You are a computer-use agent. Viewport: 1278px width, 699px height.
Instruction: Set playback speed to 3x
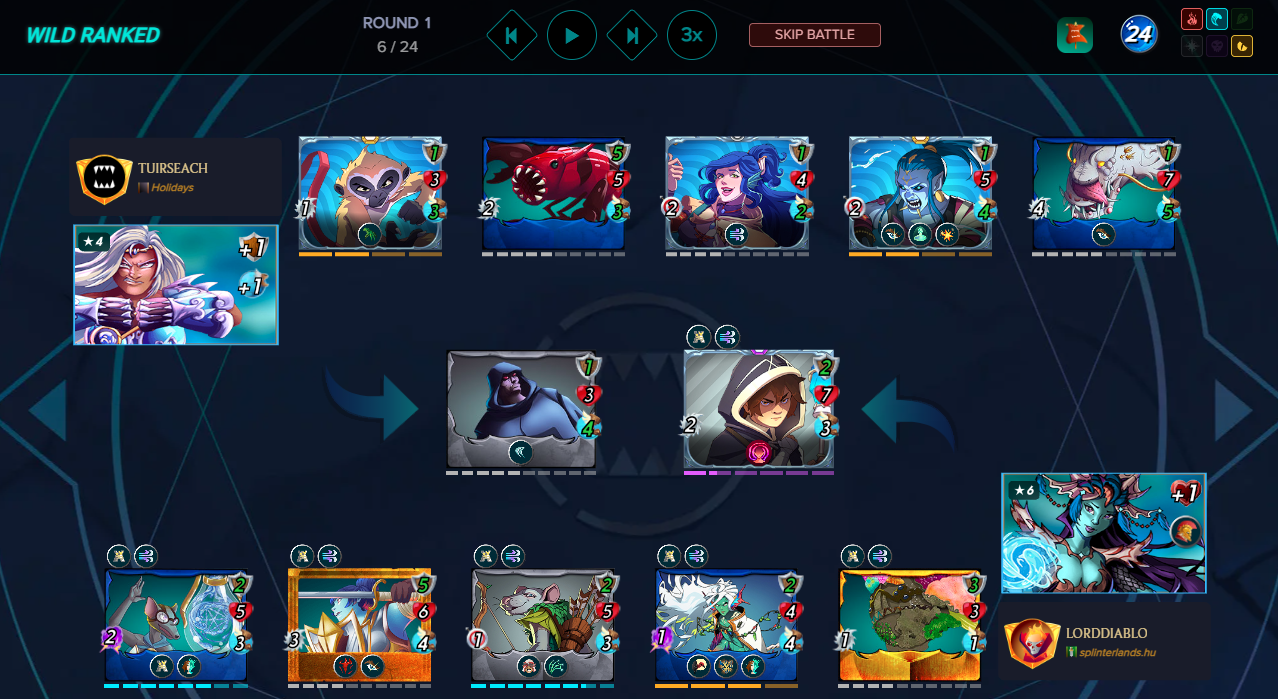pos(691,36)
